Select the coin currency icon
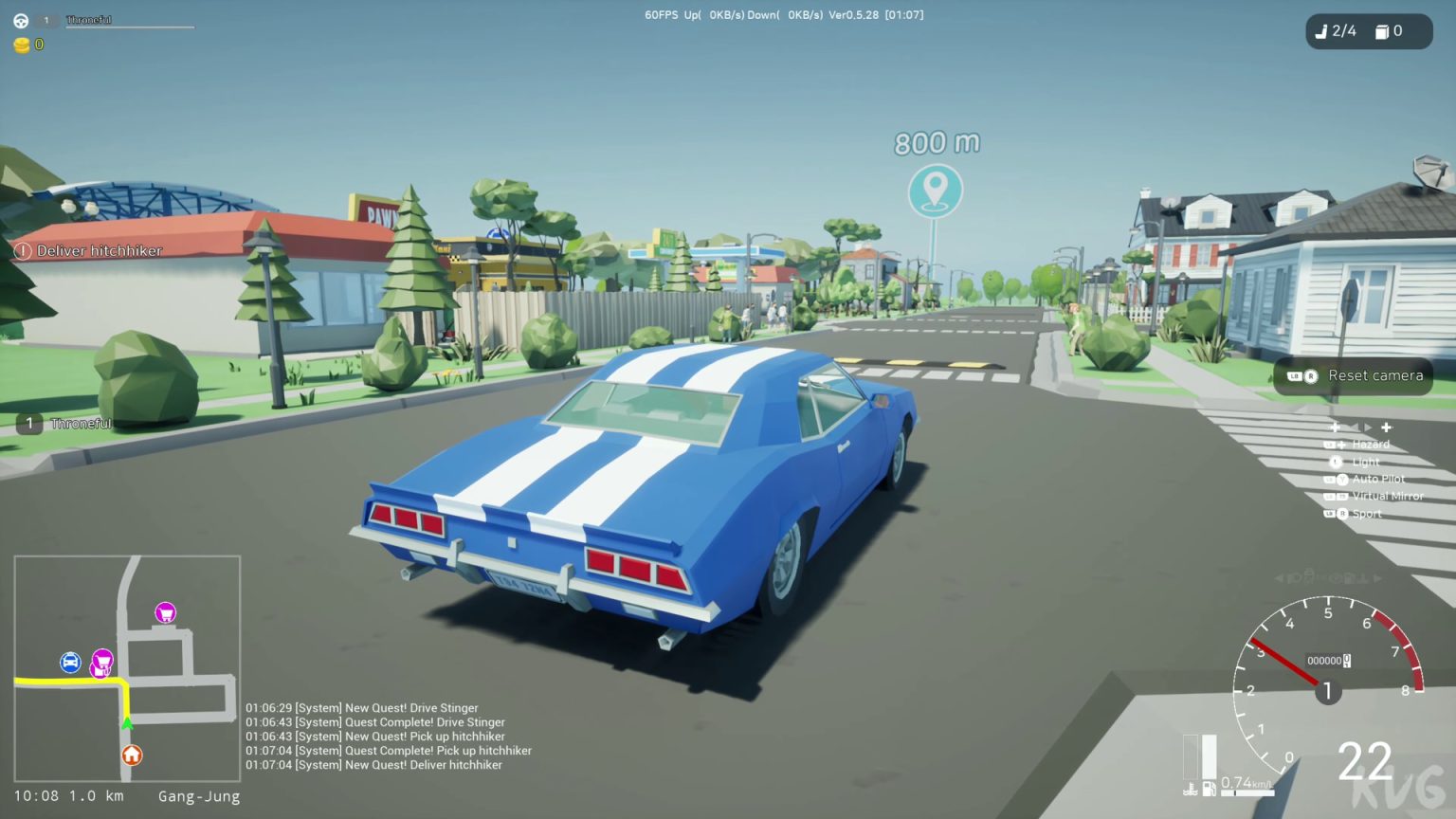This screenshot has width=1456, height=819. [20, 44]
